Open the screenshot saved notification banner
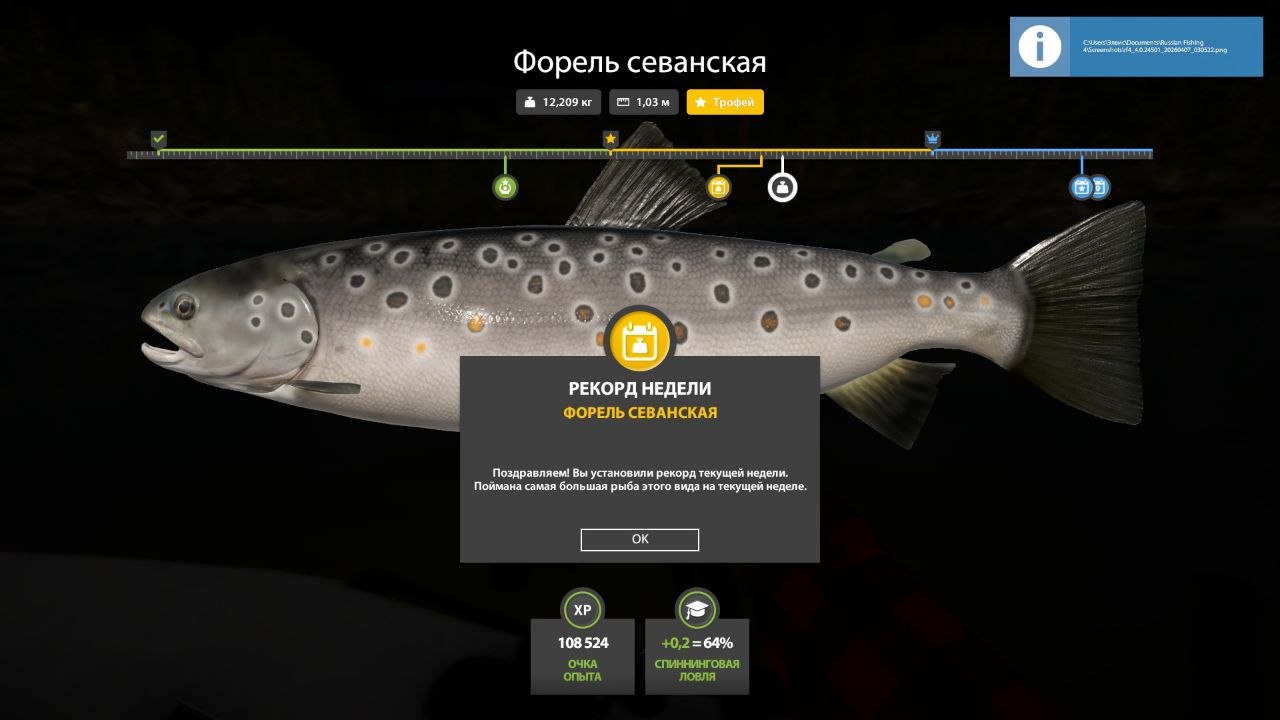 pyautogui.click(x=1135, y=46)
